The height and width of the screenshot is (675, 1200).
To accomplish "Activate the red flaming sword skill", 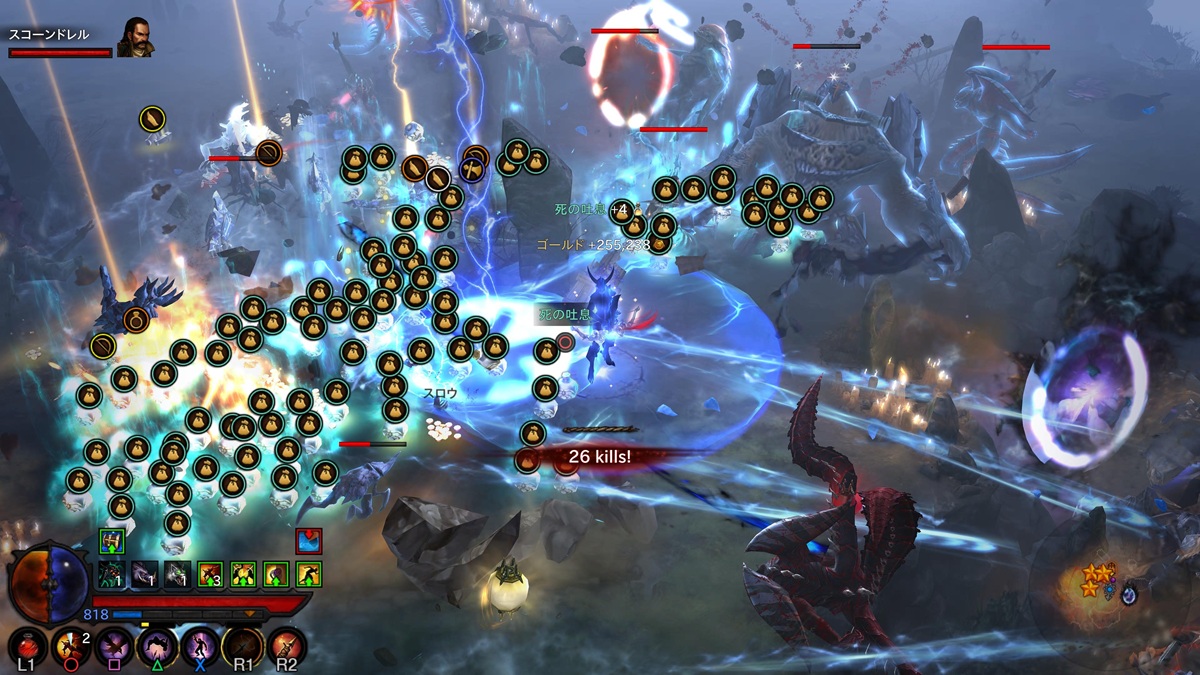I will [286, 646].
